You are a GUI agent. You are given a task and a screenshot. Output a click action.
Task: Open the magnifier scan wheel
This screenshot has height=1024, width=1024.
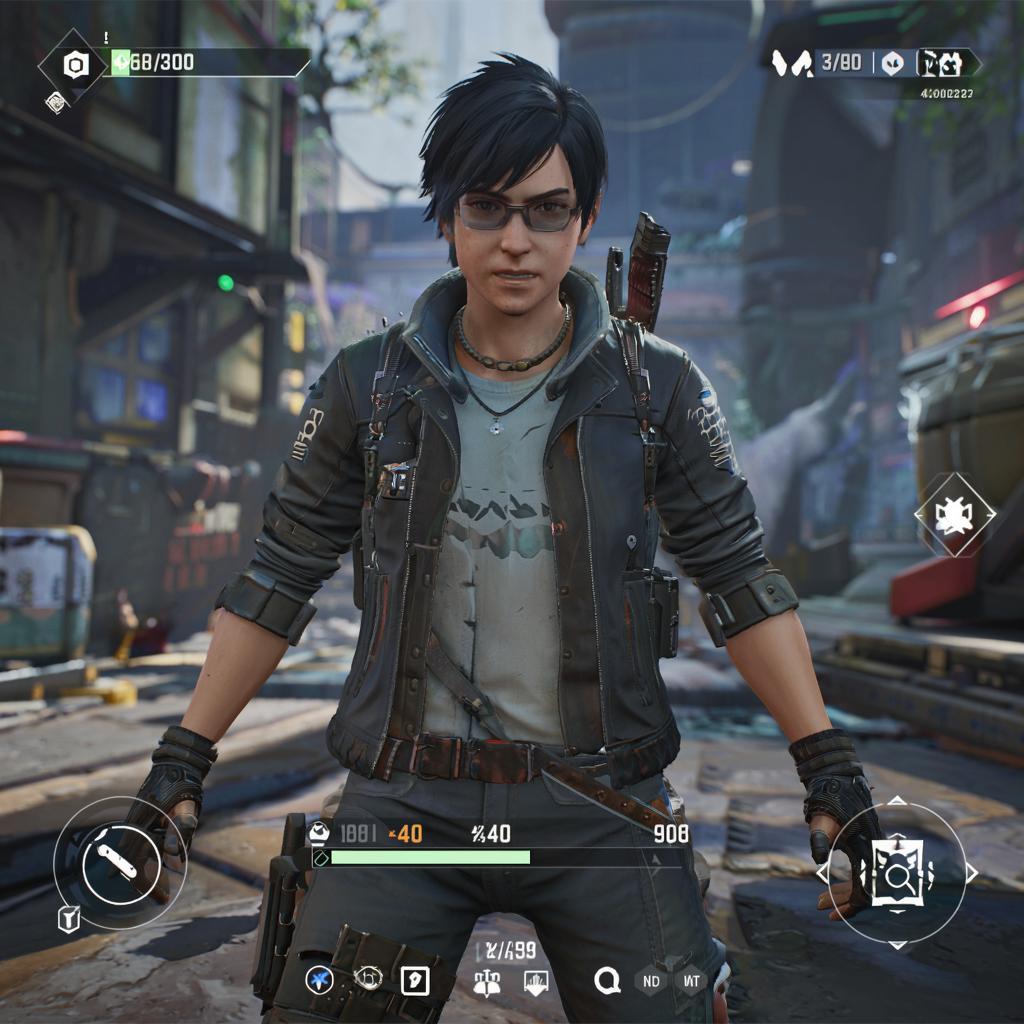[x=897, y=872]
